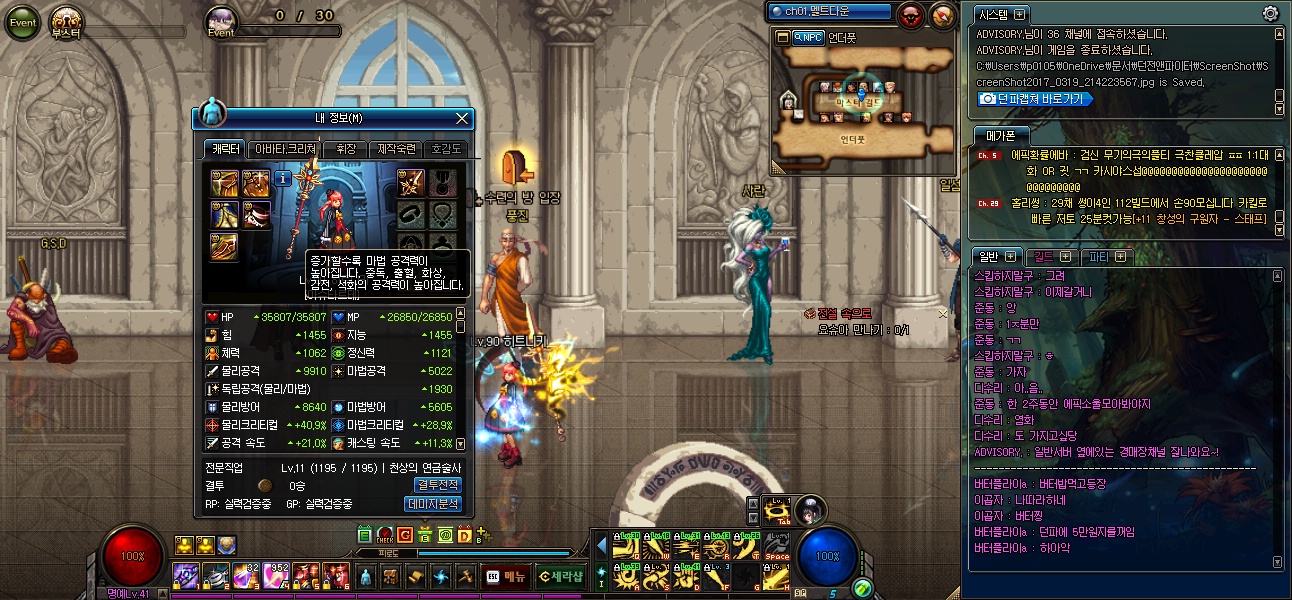Screen dimensions: 1292x600
Task: Switch to the 아바타.크리쳐 tab
Action: pyautogui.click(x=285, y=149)
